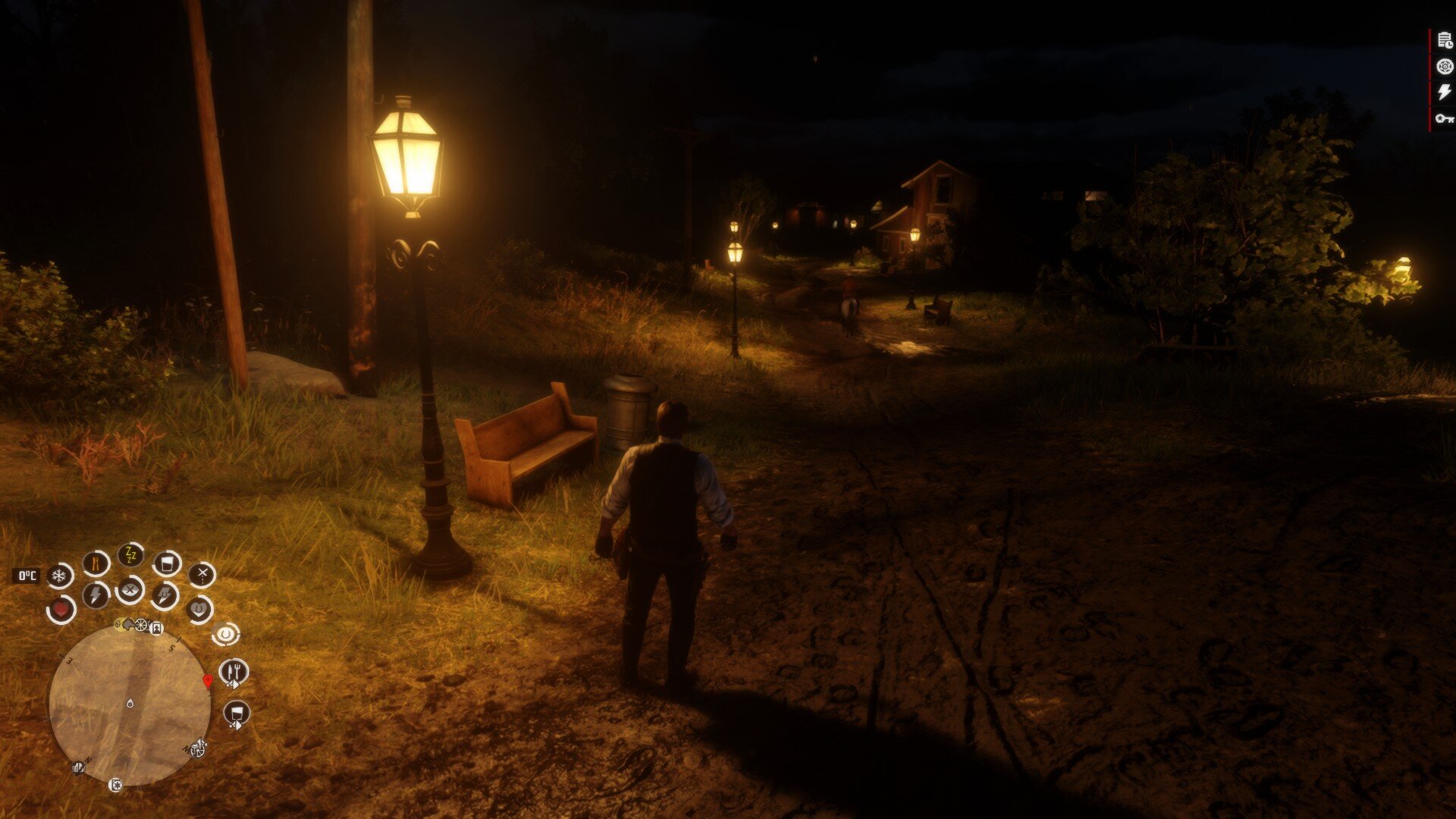Select the horseshoe heart horse health core
The width and height of the screenshot is (1456, 819).
tap(199, 608)
